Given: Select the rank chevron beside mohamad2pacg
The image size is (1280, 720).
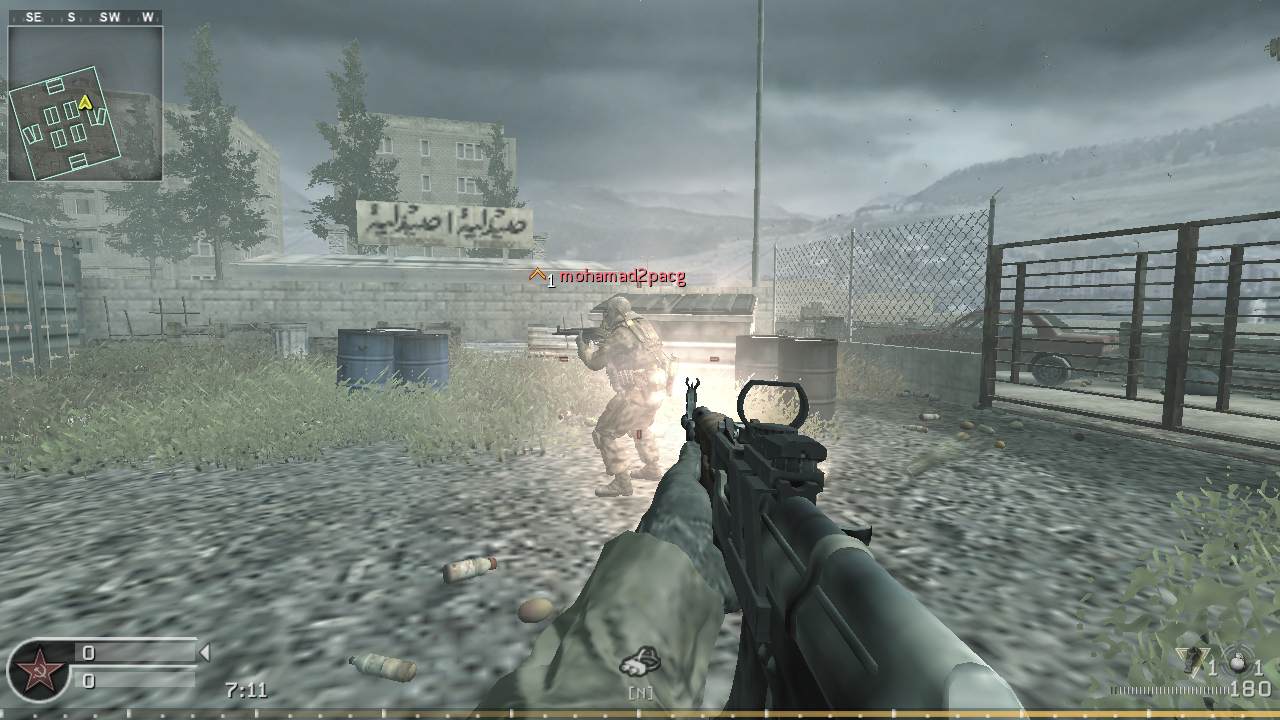Looking at the screenshot, I should coord(539,276).
